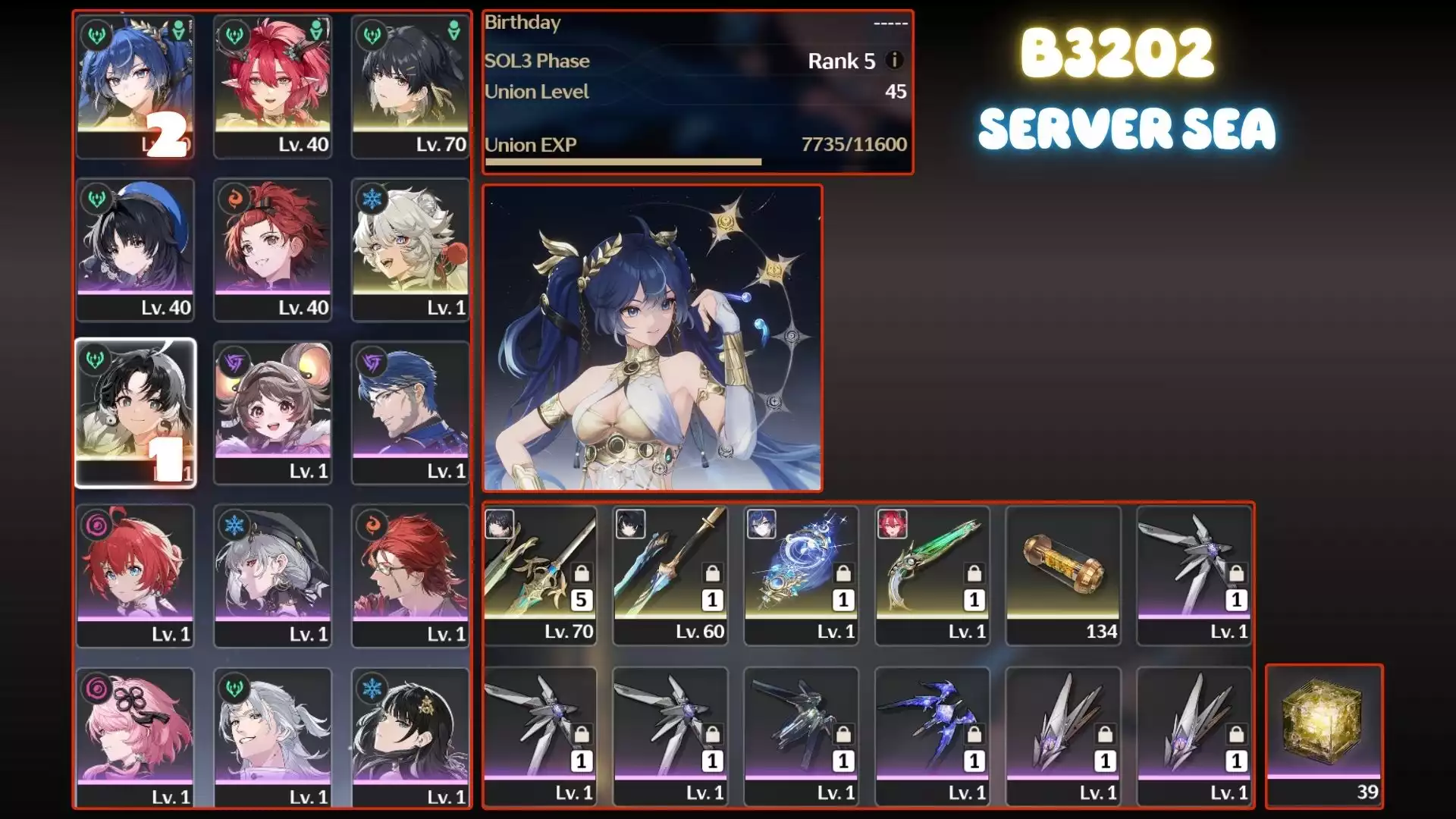This screenshot has height=819, width=1456.
Task: Pick the gray-haired Glacio girl with dark hat
Action: point(273,575)
